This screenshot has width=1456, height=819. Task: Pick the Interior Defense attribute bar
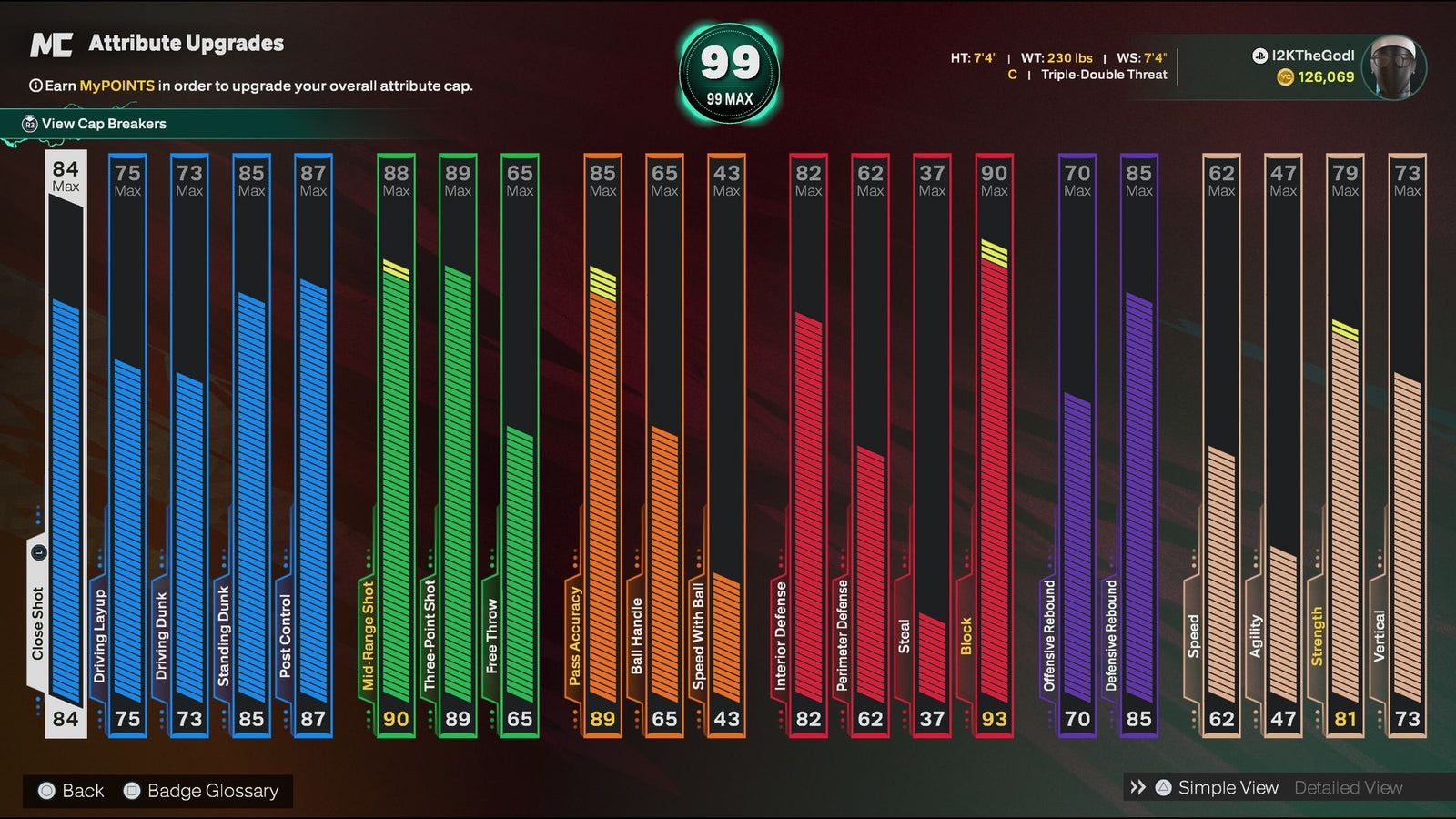click(808, 446)
